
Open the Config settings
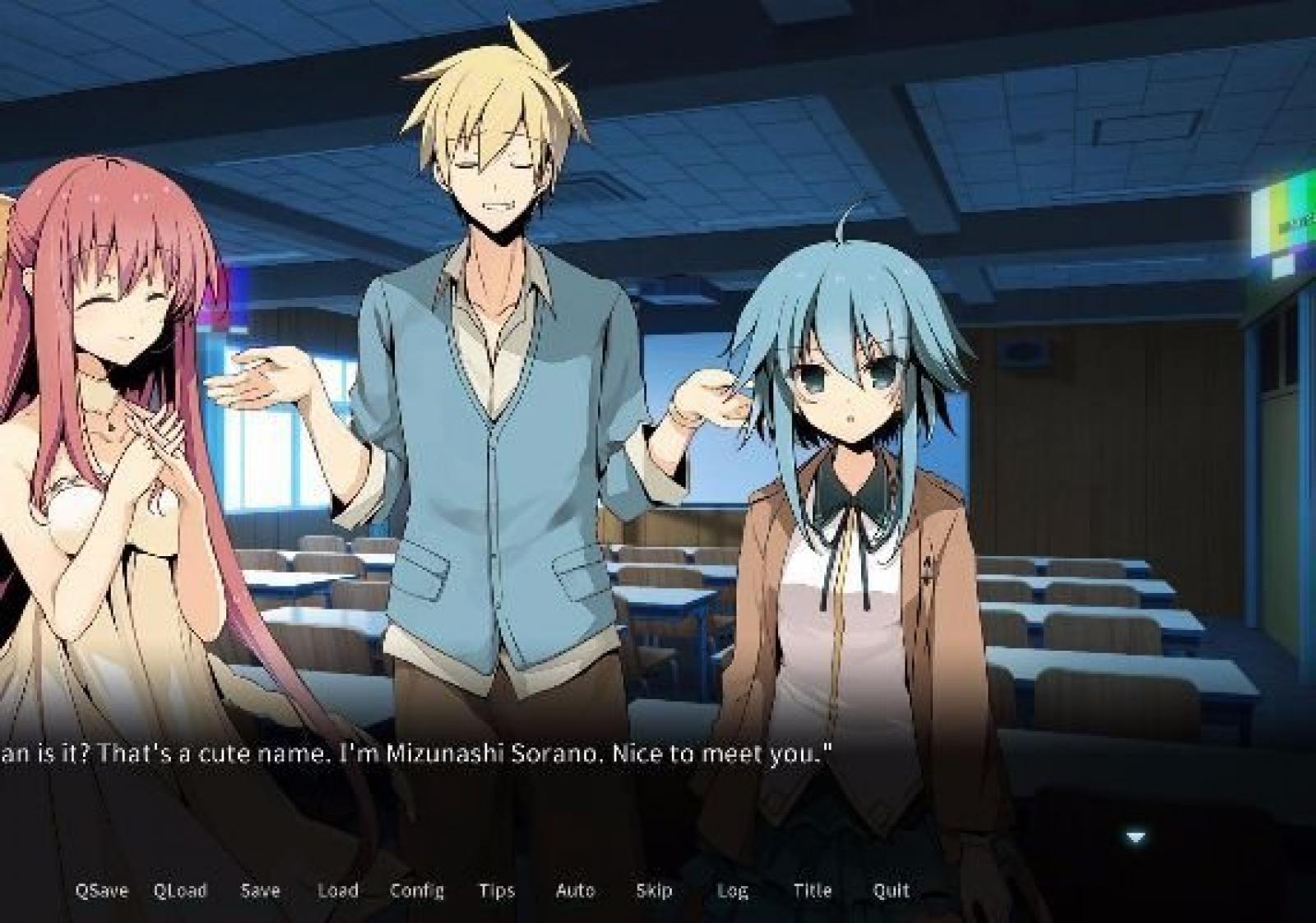click(416, 890)
